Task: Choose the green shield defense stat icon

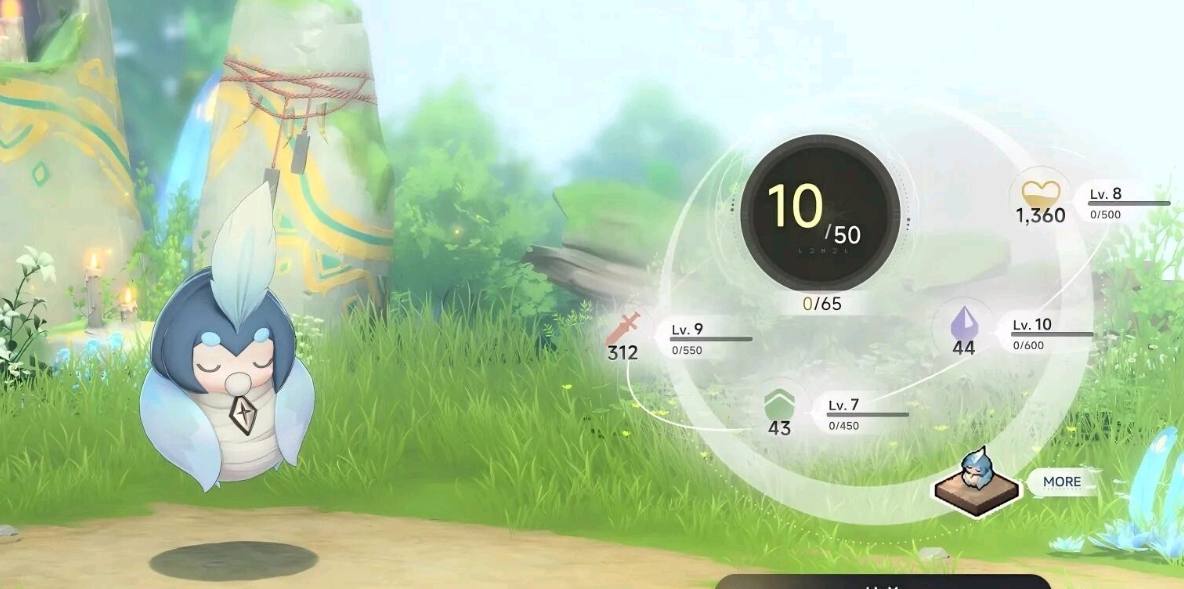Action: pyautogui.click(x=779, y=405)
